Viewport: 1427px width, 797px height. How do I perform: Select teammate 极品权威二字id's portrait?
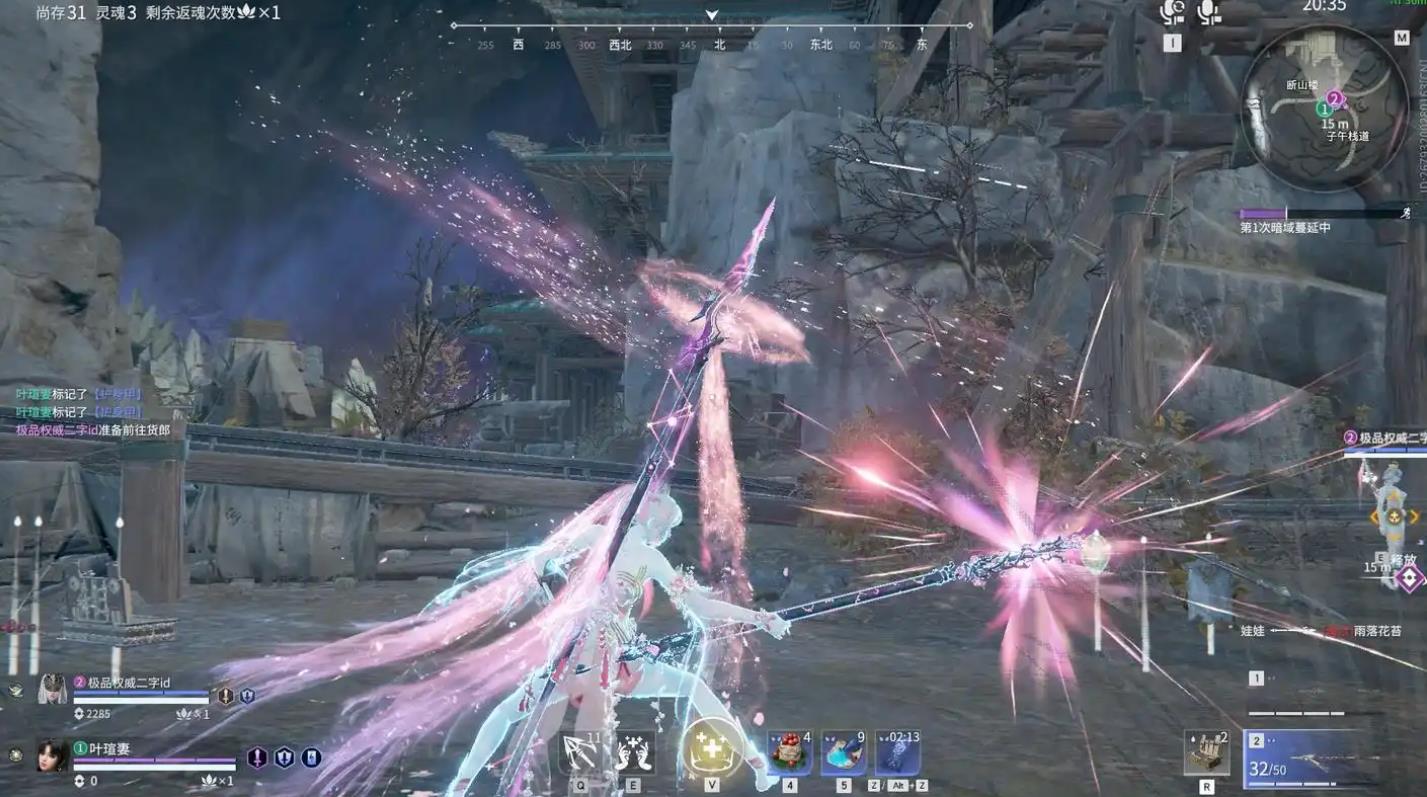tap(52, 690)
